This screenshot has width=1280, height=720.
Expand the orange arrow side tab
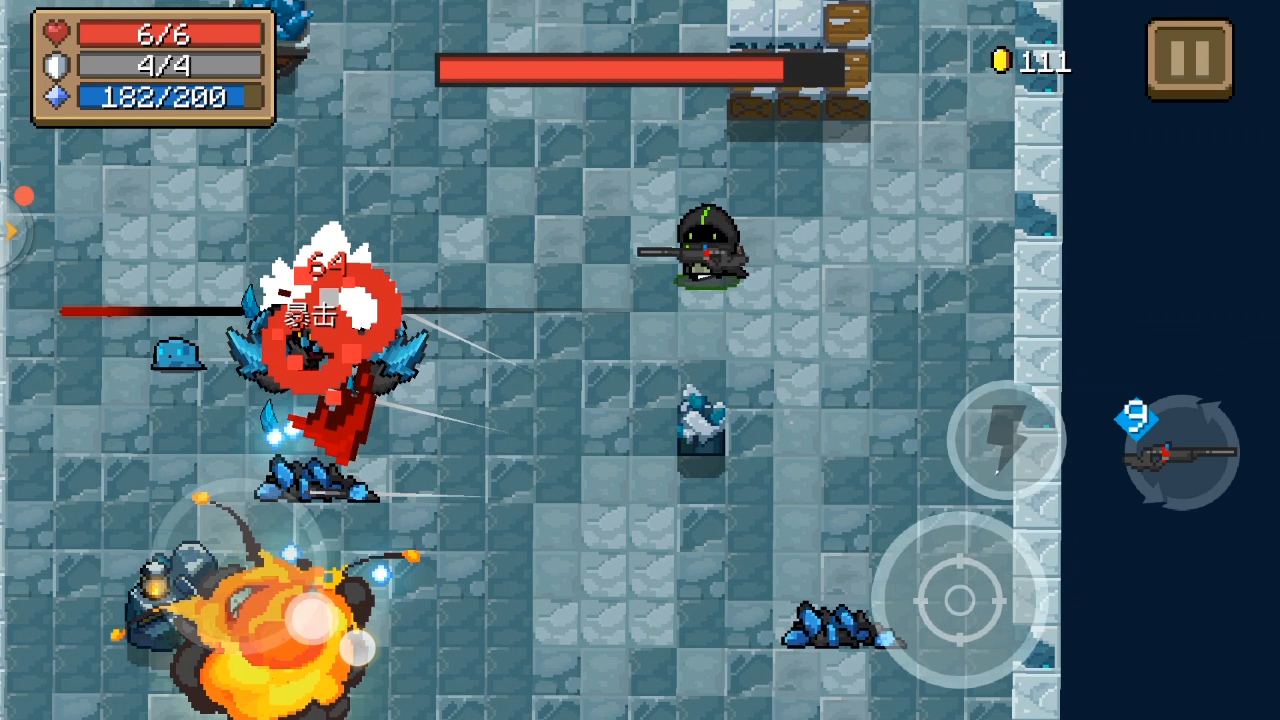12,232
